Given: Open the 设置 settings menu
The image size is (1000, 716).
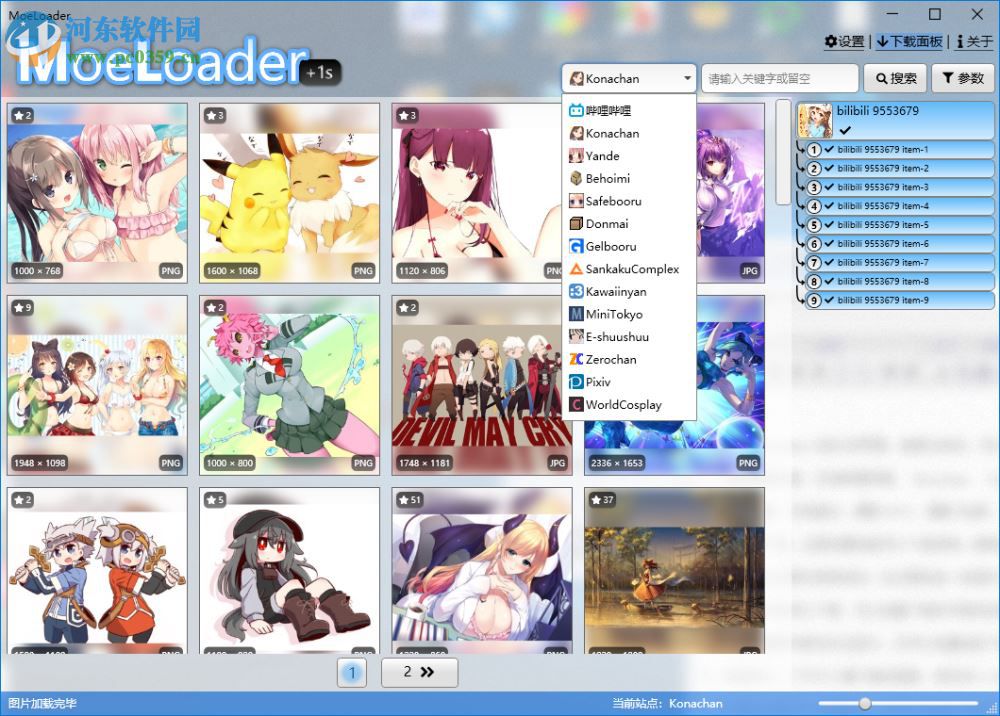Looking at the screenshot, I should coord(844,42).
